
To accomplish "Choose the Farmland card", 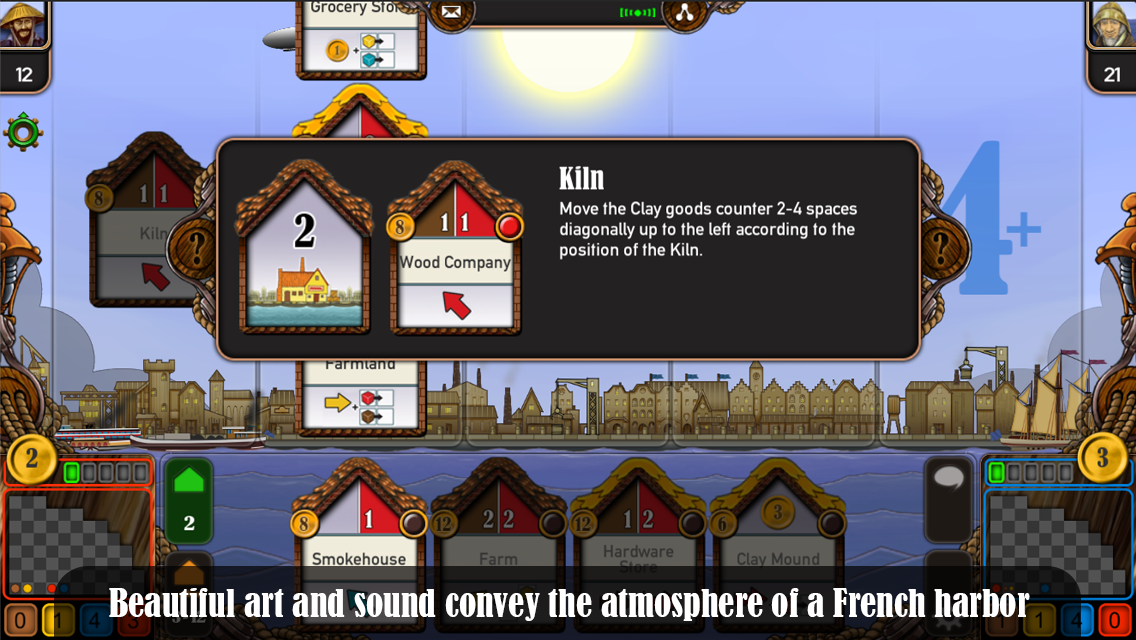I will click(361, 393).
